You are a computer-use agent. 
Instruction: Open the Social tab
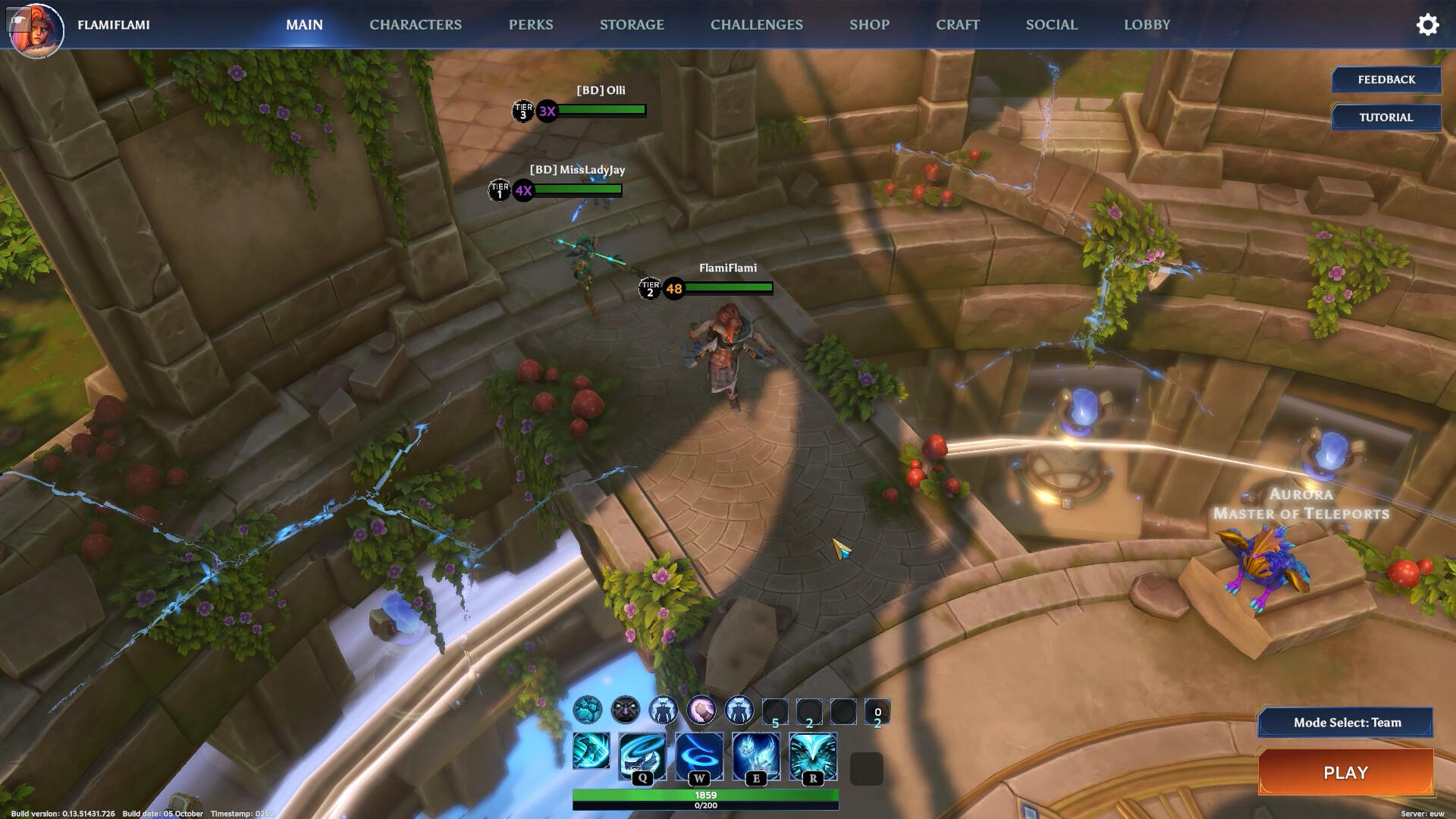1051,24
